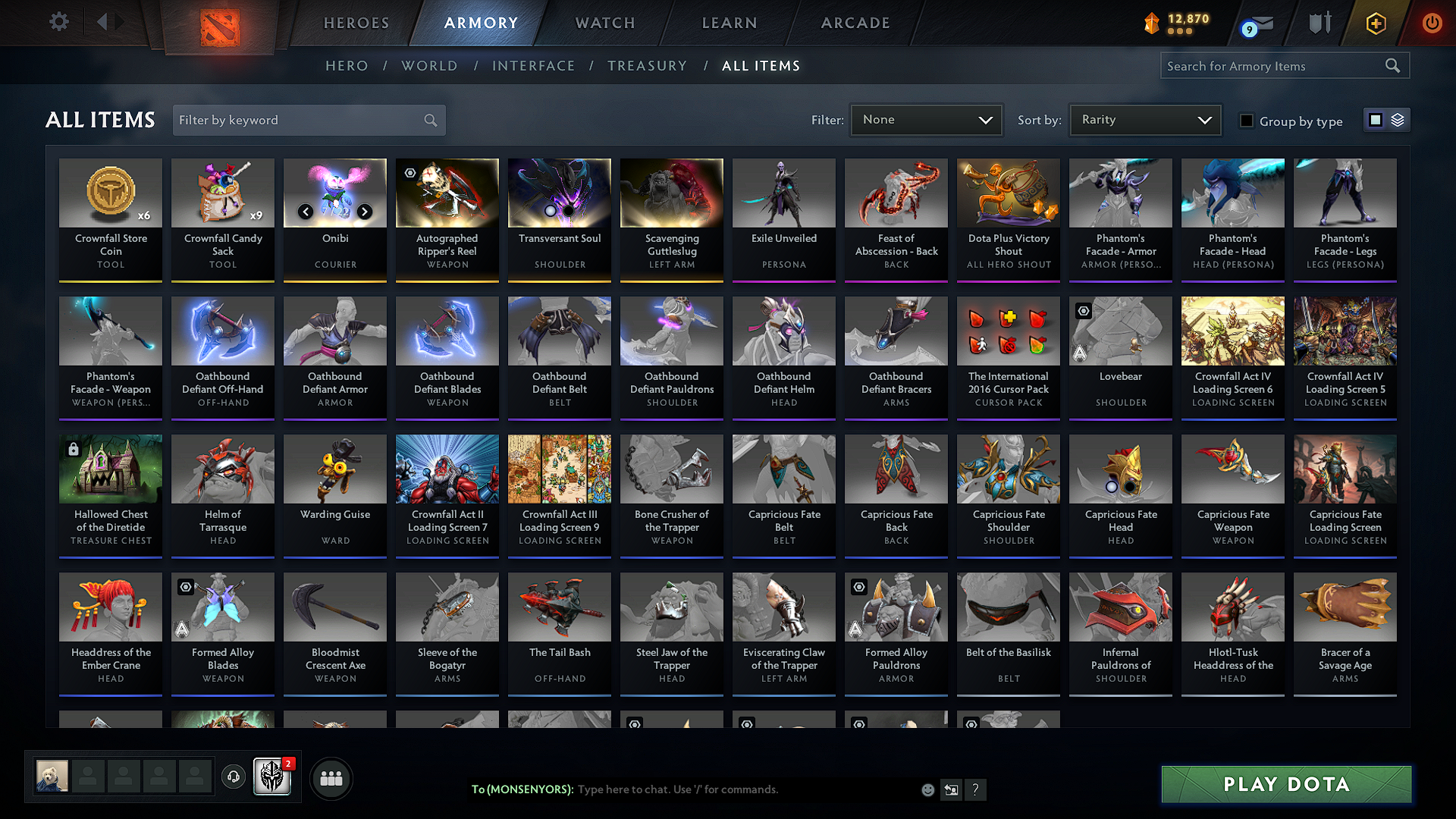
Task: Open the Sort by Rarity dropdown
Action: (x=1144, y=119)
